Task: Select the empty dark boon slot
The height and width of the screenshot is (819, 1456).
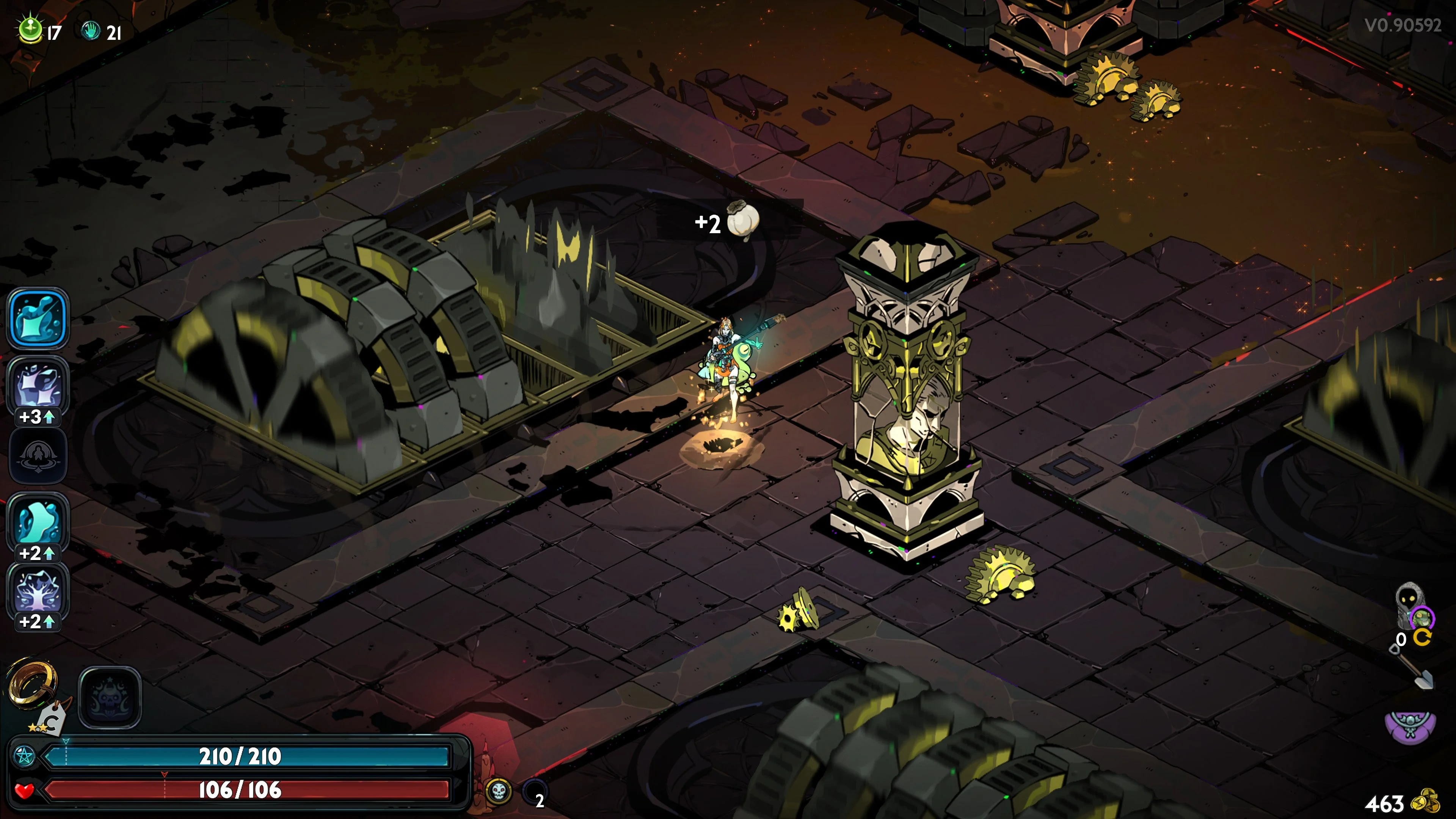Action: (38, 455)
